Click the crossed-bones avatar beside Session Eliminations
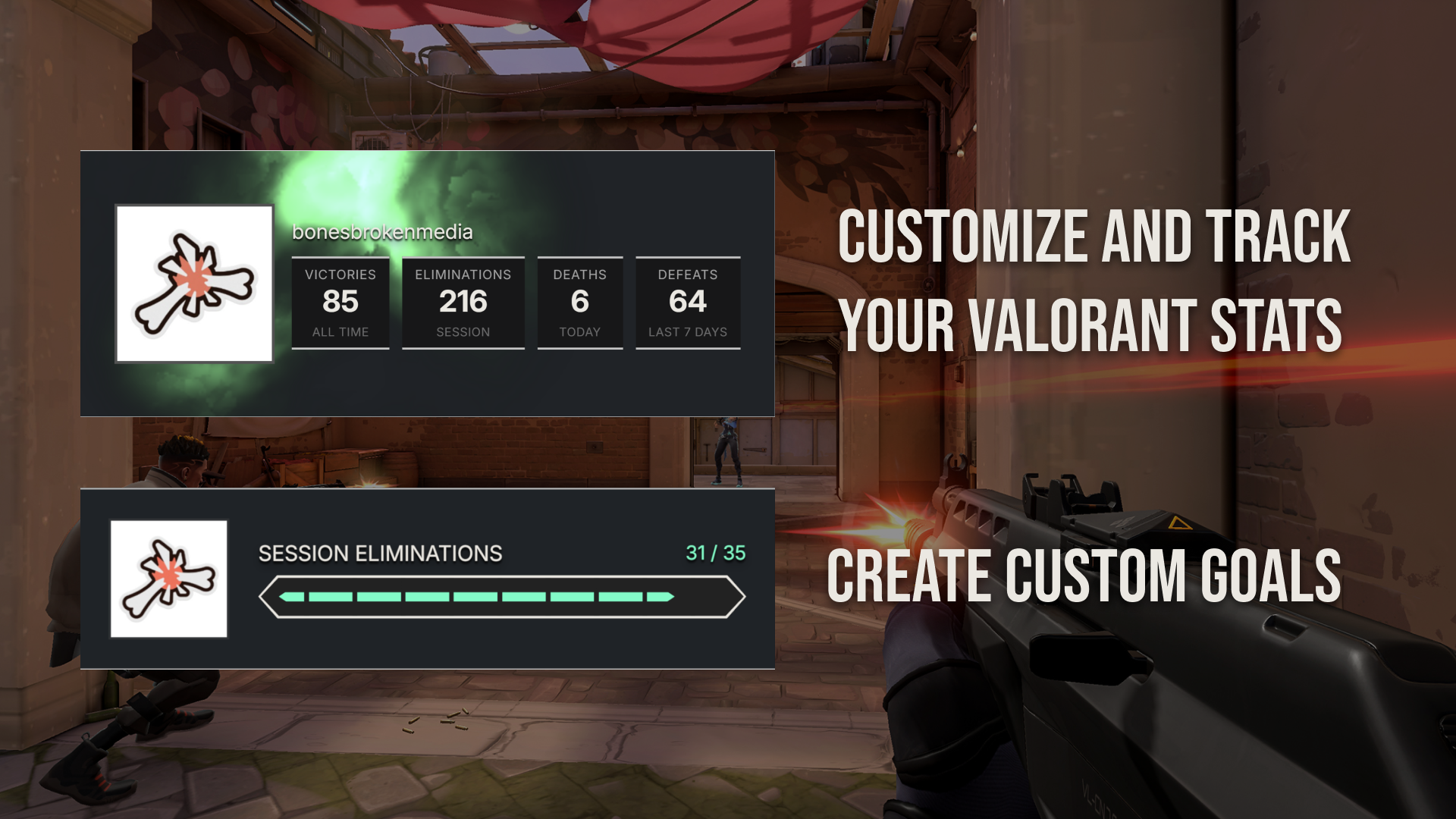1456x819 pixels. click(168, 579)
